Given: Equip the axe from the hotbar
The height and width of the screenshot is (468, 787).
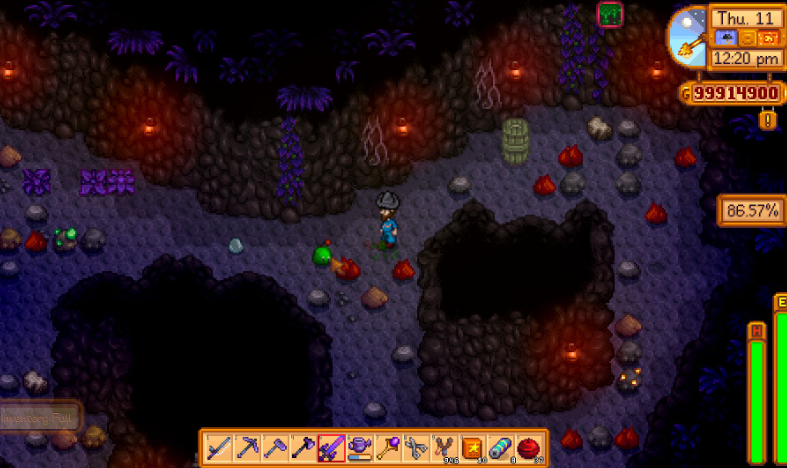Looking at the screenshot, I should pyautogui.click(x=303, y=448).
